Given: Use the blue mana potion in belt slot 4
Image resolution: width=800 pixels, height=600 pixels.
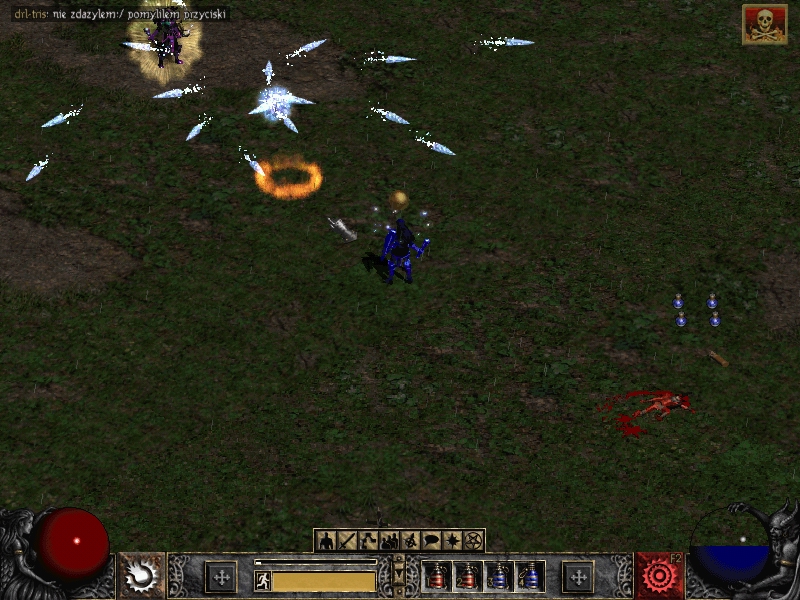Looking at the screenshot, I should [x=529, y=576].
